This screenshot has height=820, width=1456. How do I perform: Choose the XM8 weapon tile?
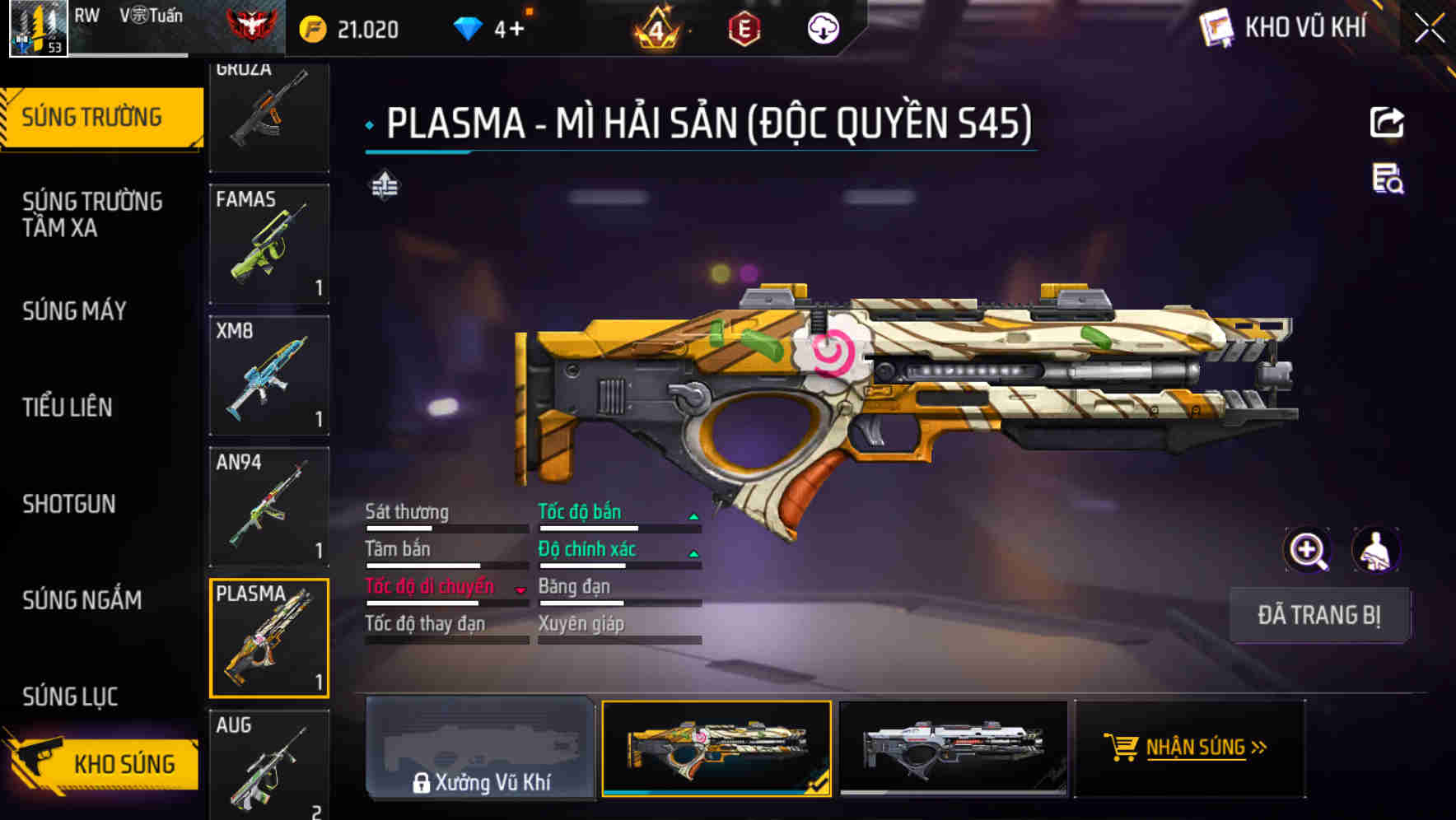tap(269, 375)
